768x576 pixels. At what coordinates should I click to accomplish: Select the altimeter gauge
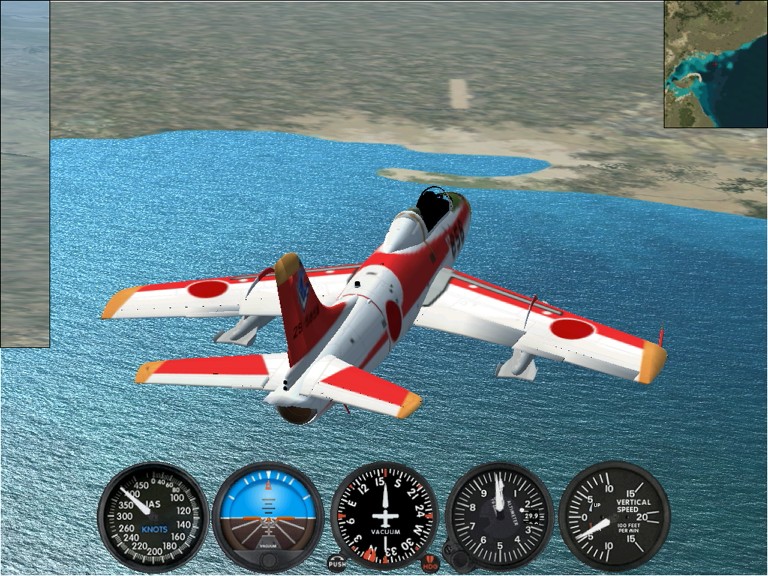[x=499, y=517]
